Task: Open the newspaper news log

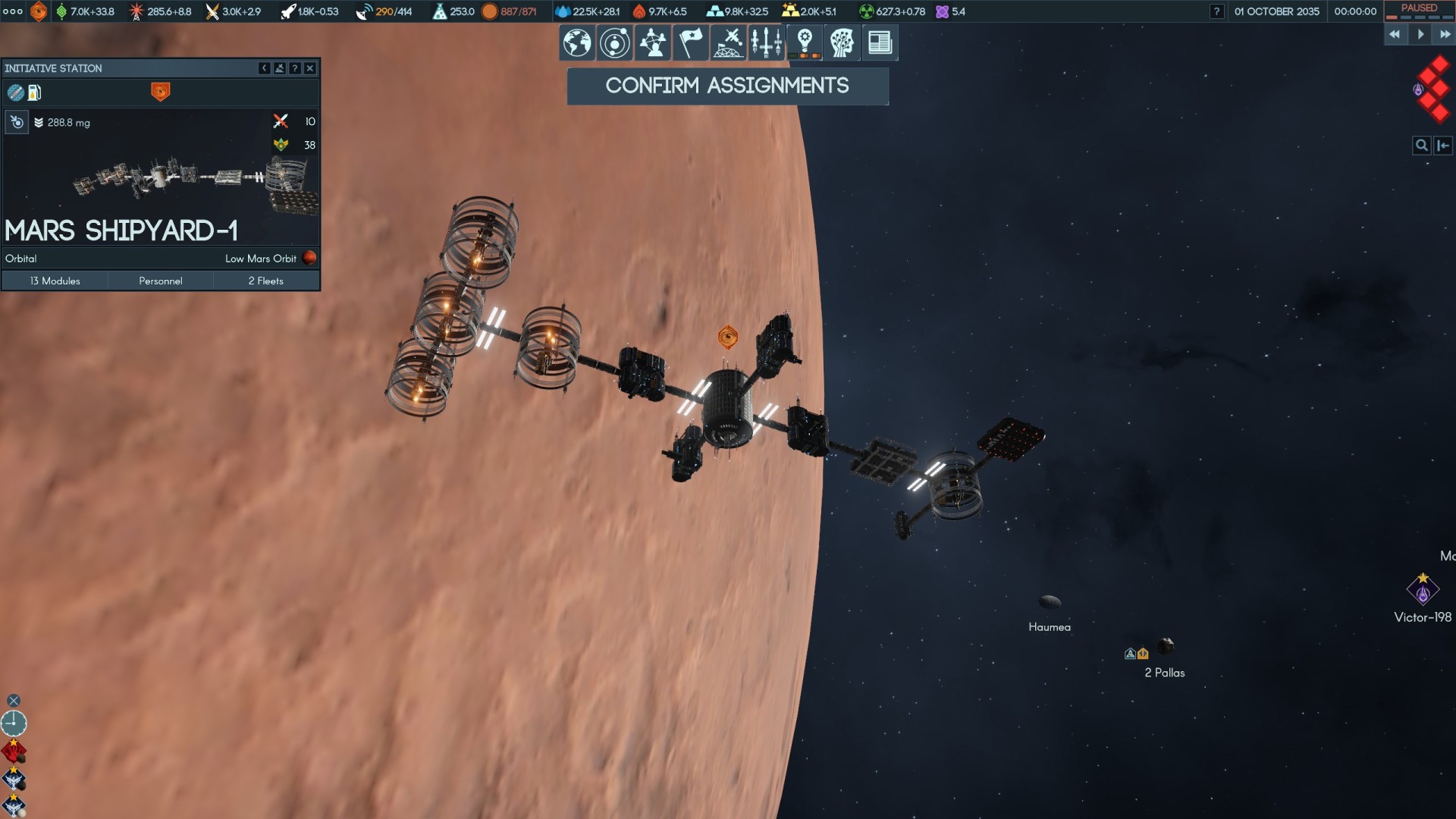Action: [x=880, y=42]
